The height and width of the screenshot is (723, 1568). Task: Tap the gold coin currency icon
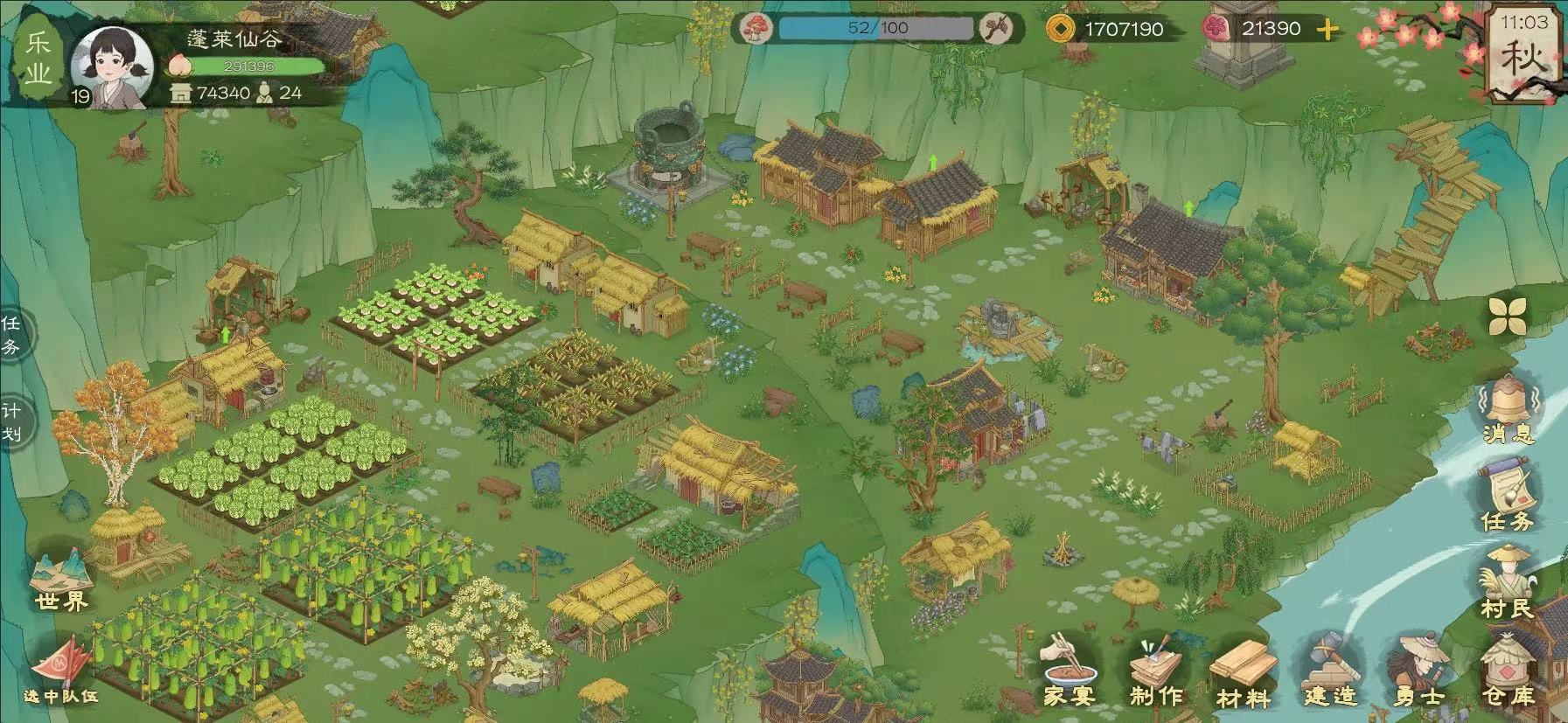tap(1061, 29)
